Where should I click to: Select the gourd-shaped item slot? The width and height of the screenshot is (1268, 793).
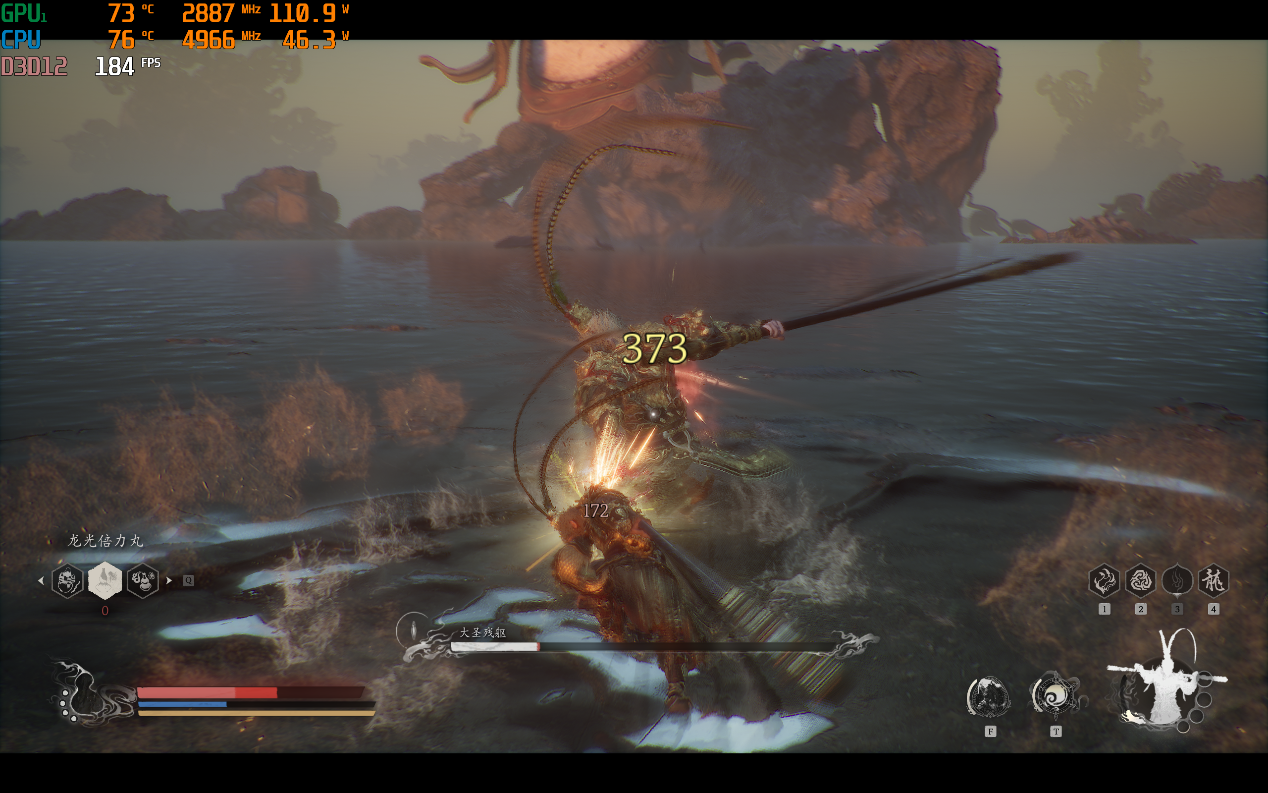(142, 580)
